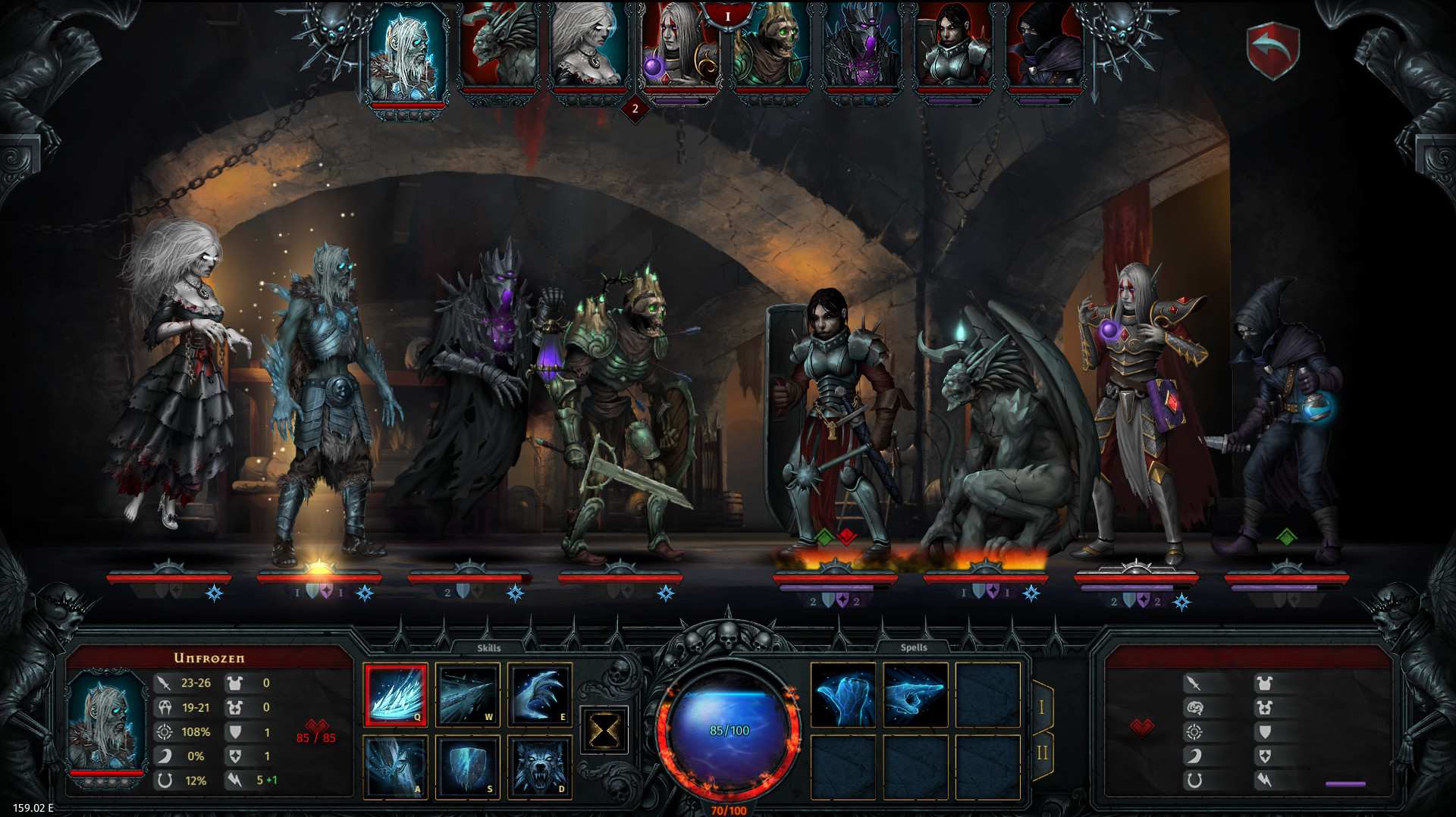This screenshot has height=817, width=1456.
Task: Select the leftmost minion portrait at top
Action: click(406, 57)
